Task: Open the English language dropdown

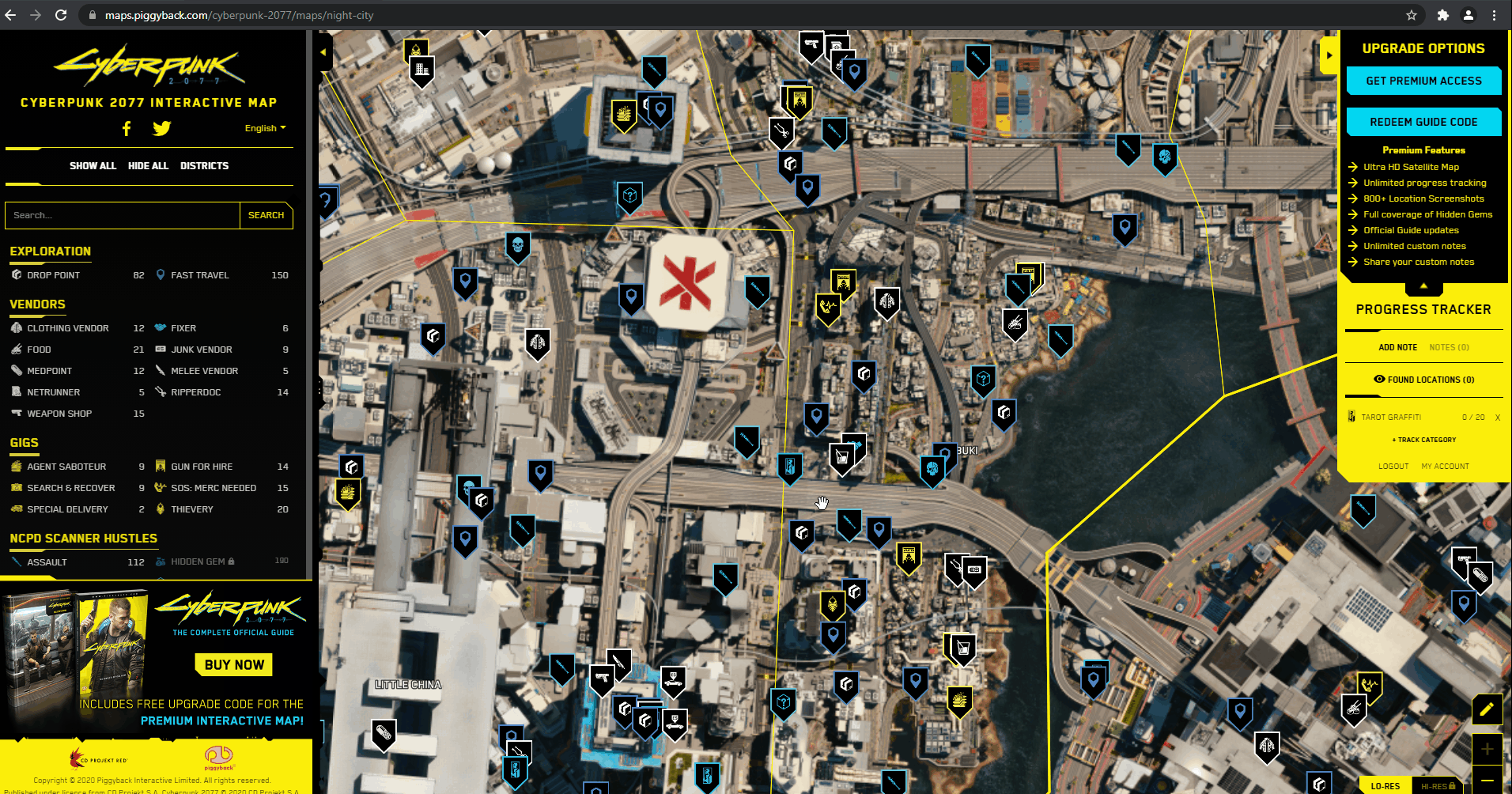Action: tap(265, 128)
